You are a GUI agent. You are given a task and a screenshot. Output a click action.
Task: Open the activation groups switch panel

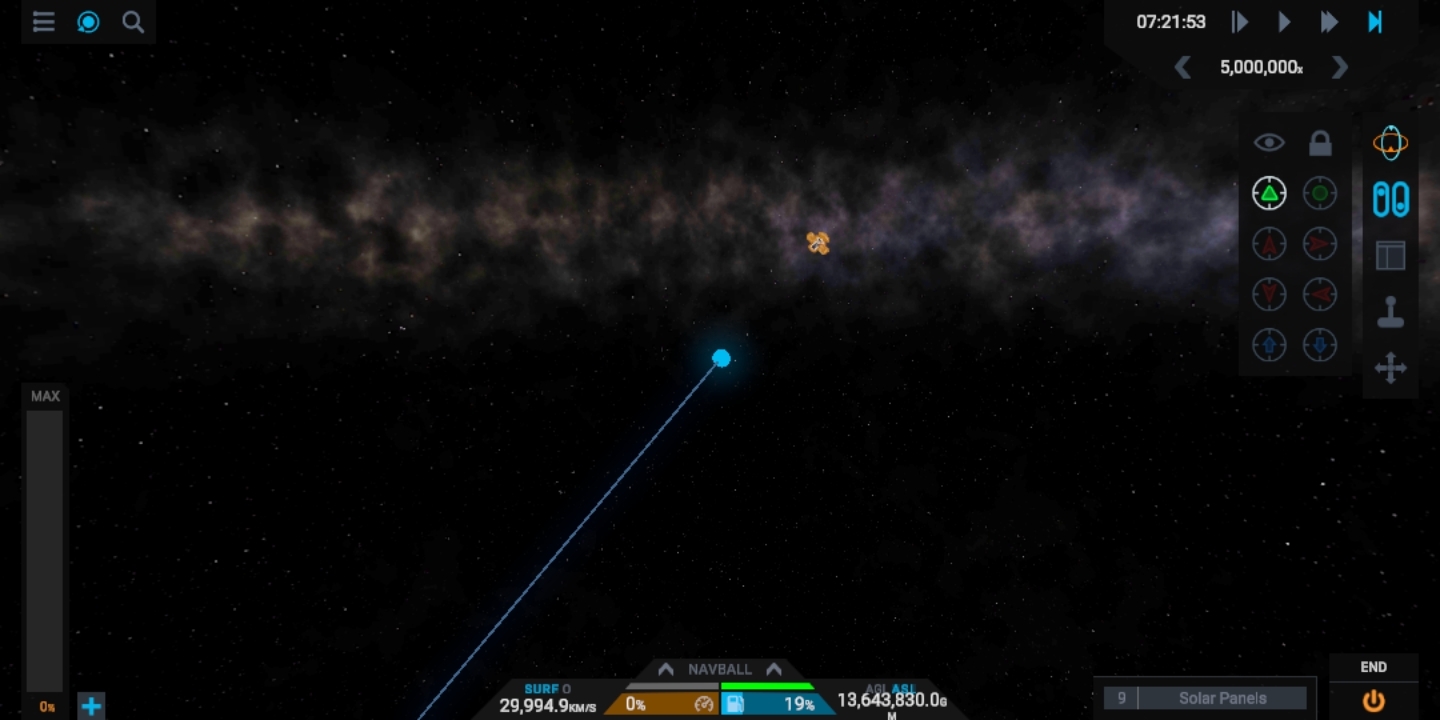pos(1390,199)
